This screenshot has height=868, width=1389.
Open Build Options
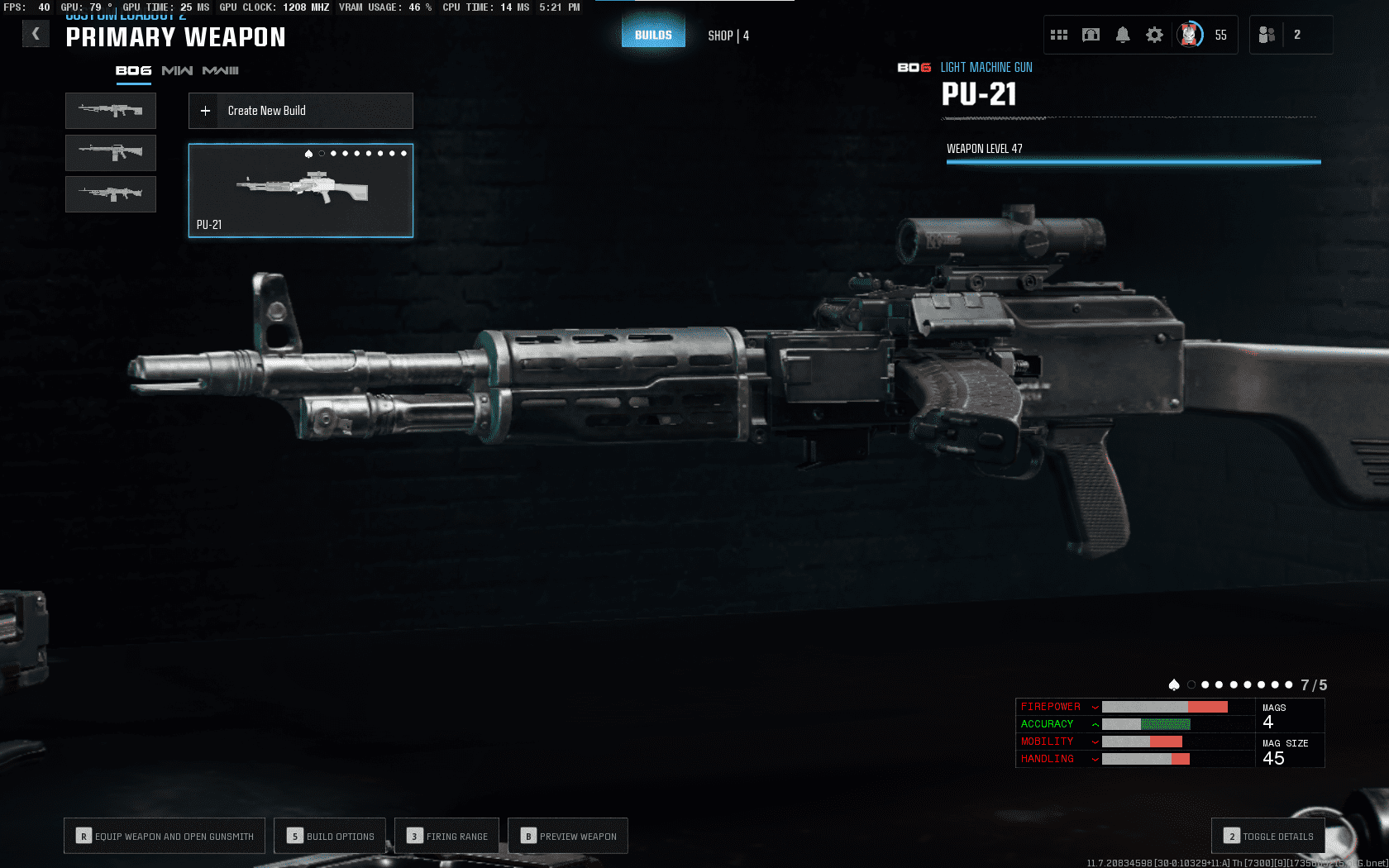coord(330,836)
